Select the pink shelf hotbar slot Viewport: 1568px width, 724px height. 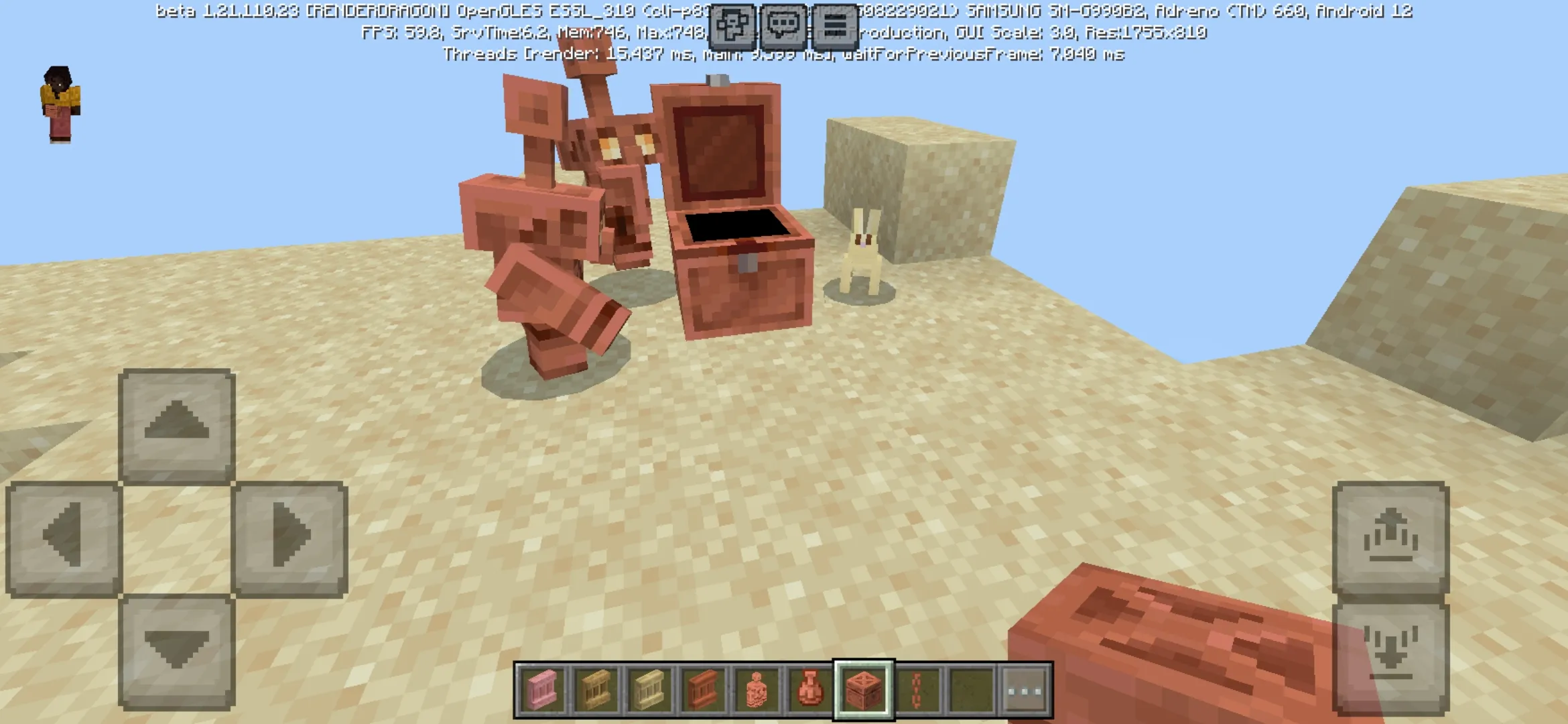541,690
